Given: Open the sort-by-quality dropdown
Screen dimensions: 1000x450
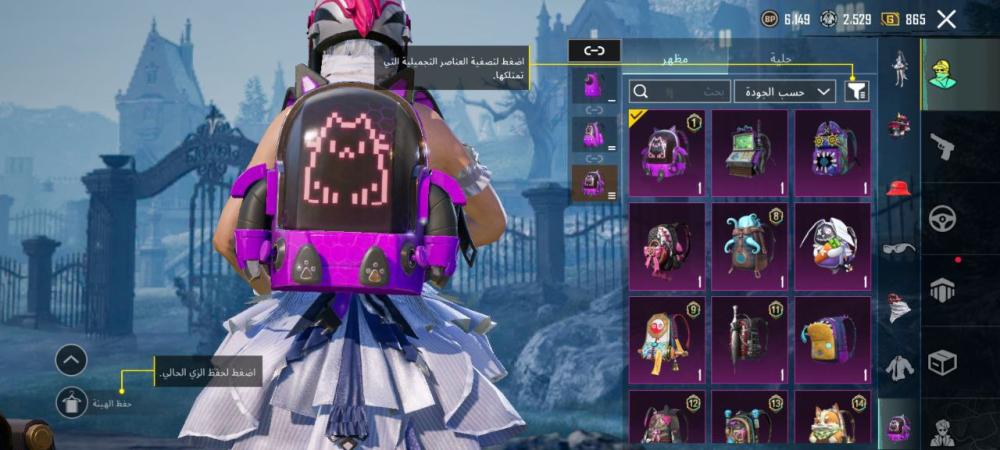Looking at the screenshot, I should (x=784, y=91).
